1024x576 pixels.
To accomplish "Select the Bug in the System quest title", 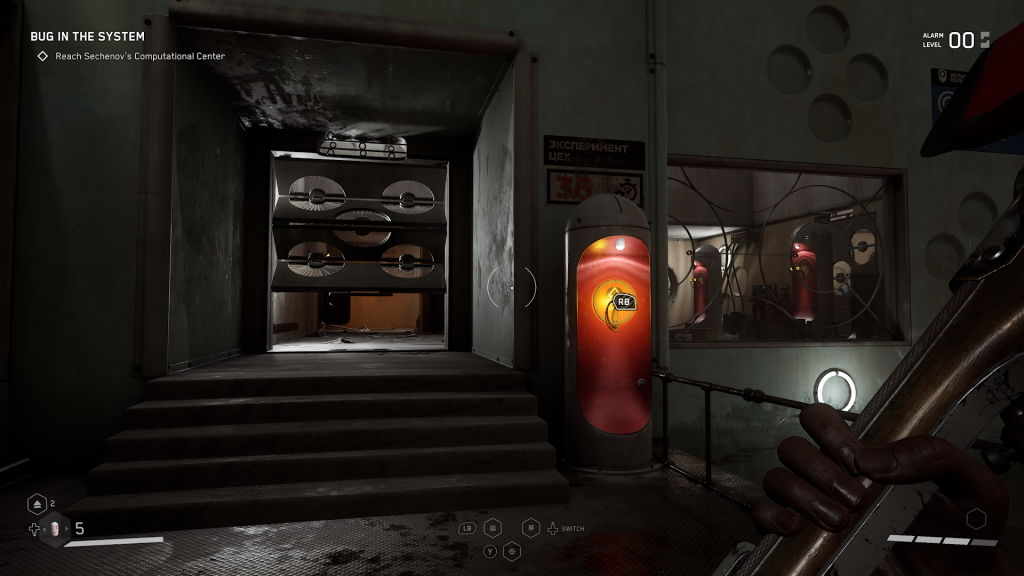I will pos(87,37).
